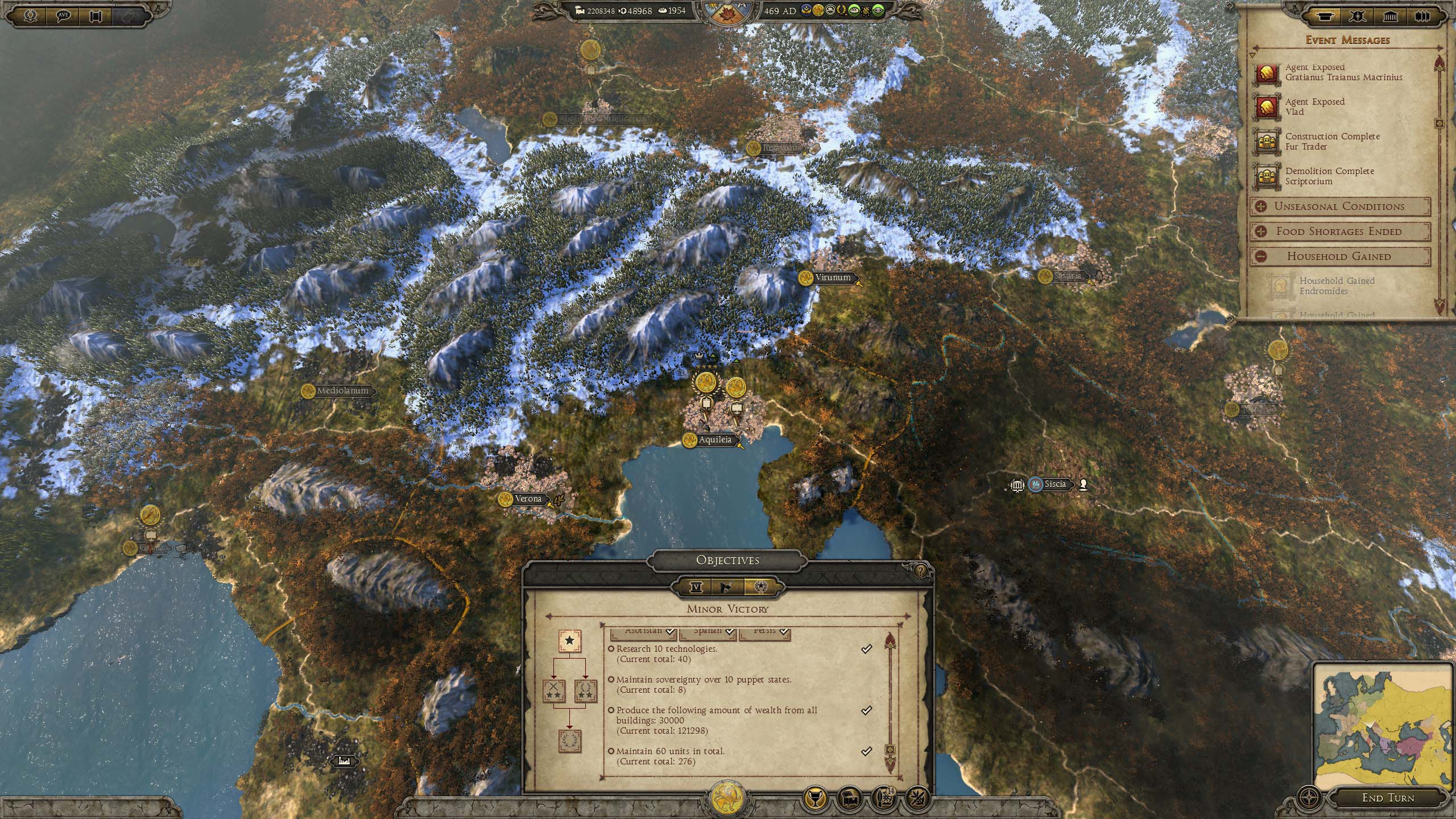Open the treasure chest icon in the bottom bar

(x=849, y=799)
